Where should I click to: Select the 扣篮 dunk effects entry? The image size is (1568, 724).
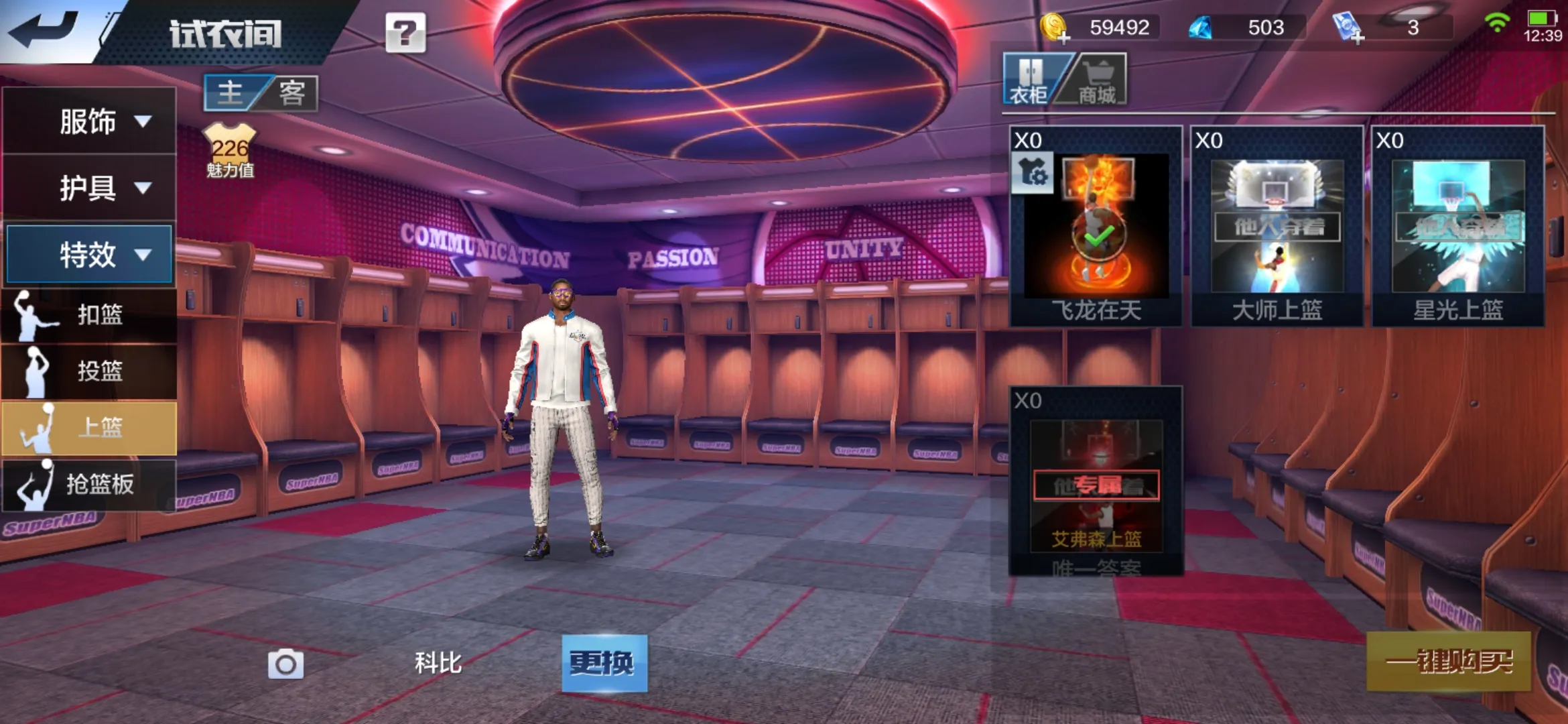tap(90, 314)
